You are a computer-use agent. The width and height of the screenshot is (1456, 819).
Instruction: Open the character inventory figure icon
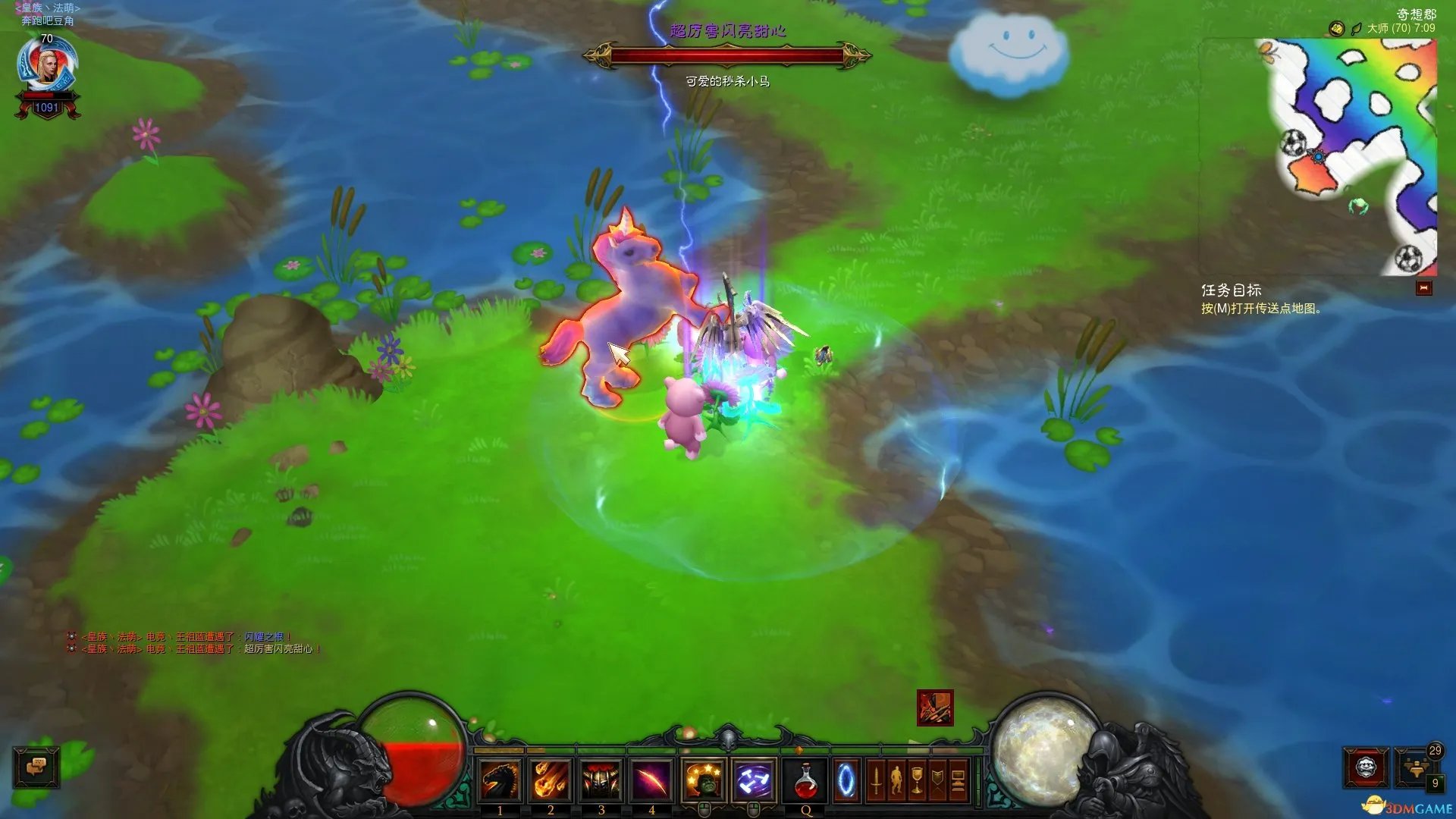coord(896,780)
